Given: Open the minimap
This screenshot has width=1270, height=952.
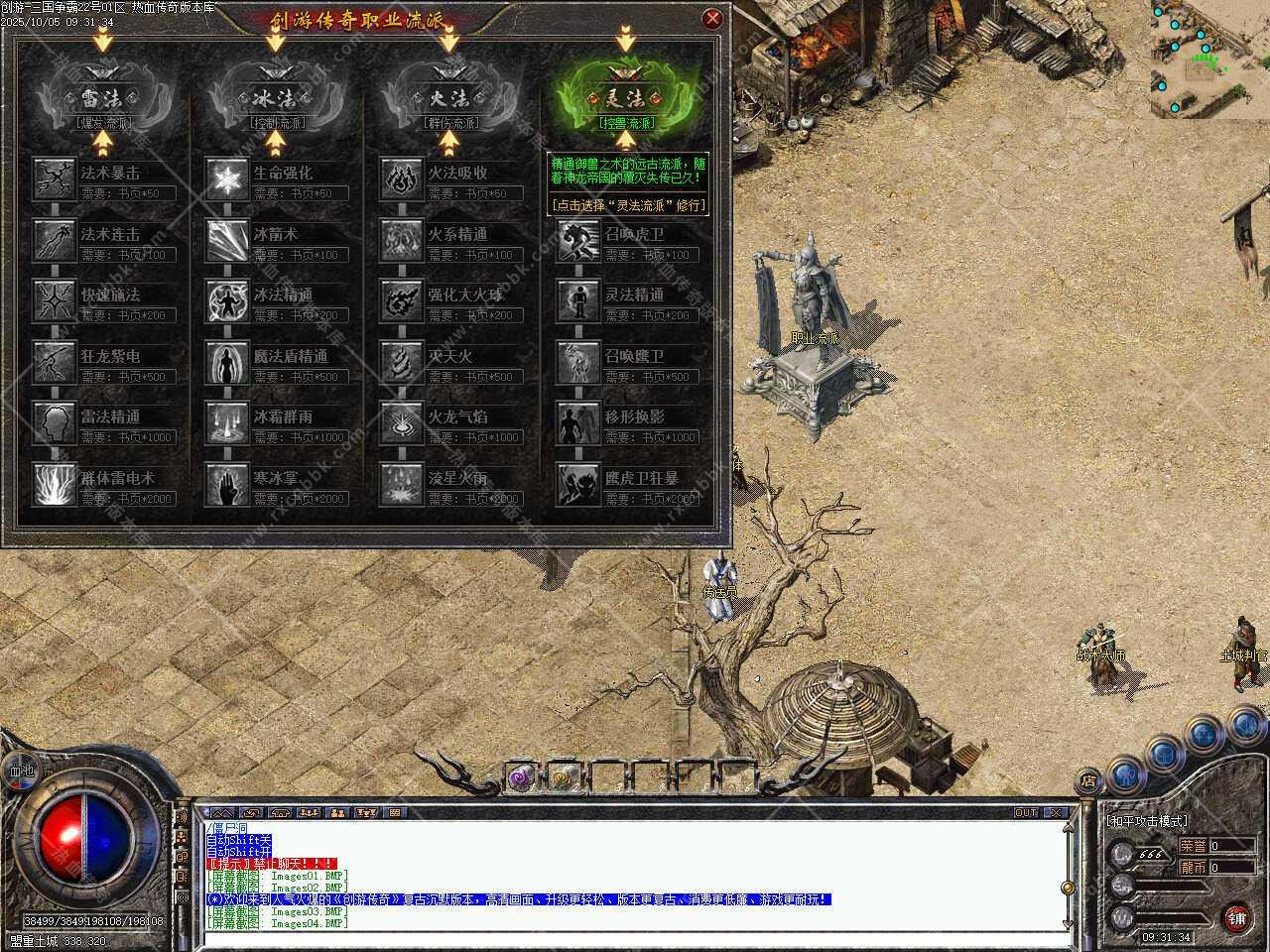Looking at the screenshot, I should (1209, 59).
